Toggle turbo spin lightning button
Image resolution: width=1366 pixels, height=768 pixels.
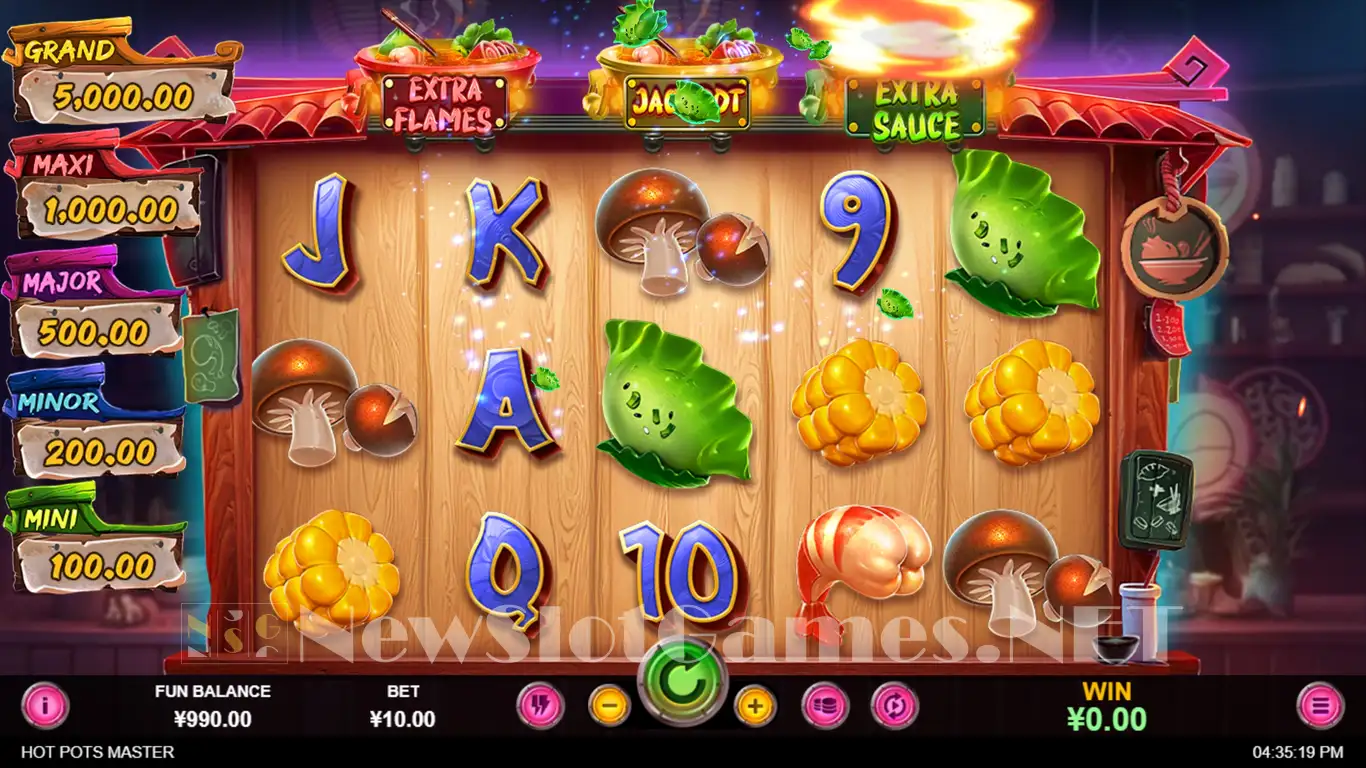point(541,706)
